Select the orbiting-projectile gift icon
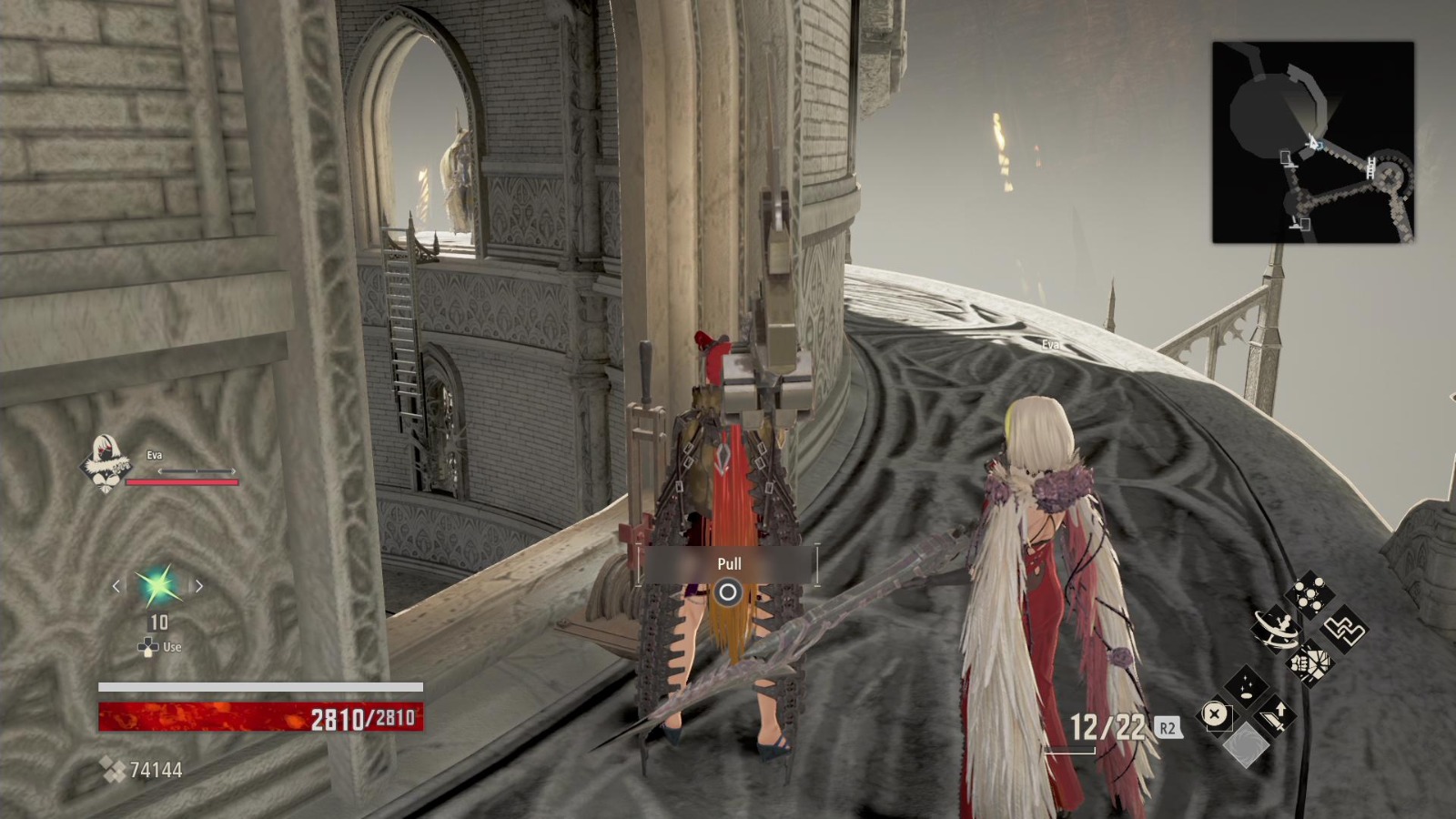 pyautogui.click(x=1276, y=628)
